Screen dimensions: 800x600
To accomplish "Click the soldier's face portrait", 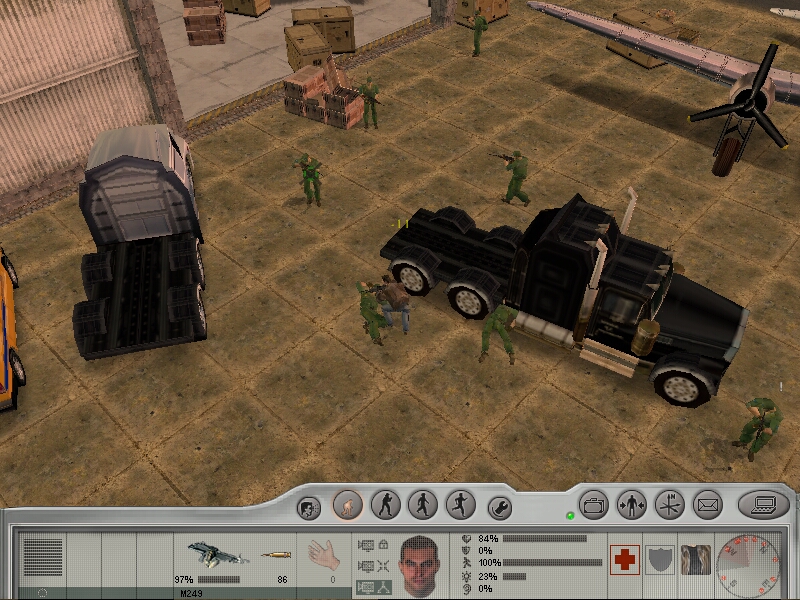I will [x=421, y=564].
